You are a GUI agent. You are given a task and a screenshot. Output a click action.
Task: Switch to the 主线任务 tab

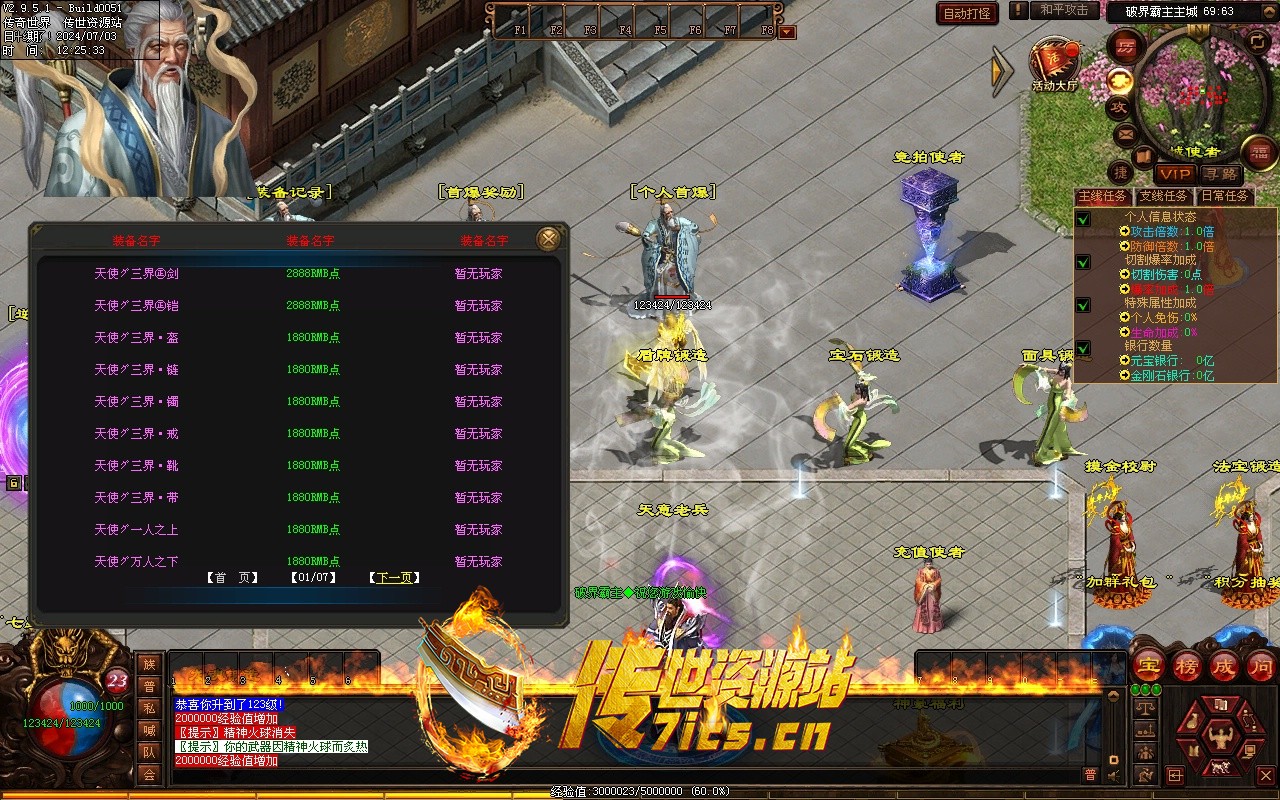1101,197
